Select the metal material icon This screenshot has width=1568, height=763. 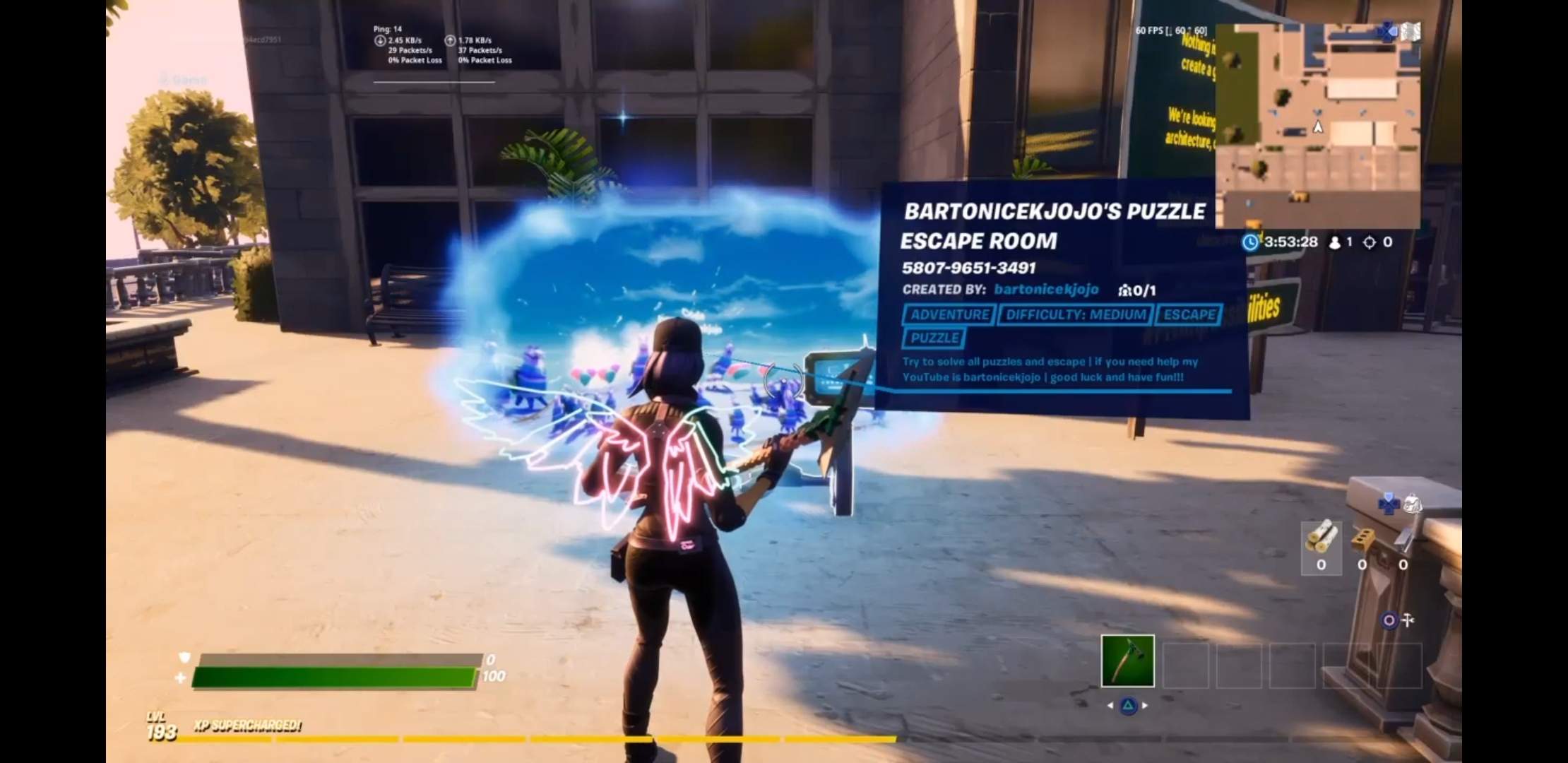1403,540
